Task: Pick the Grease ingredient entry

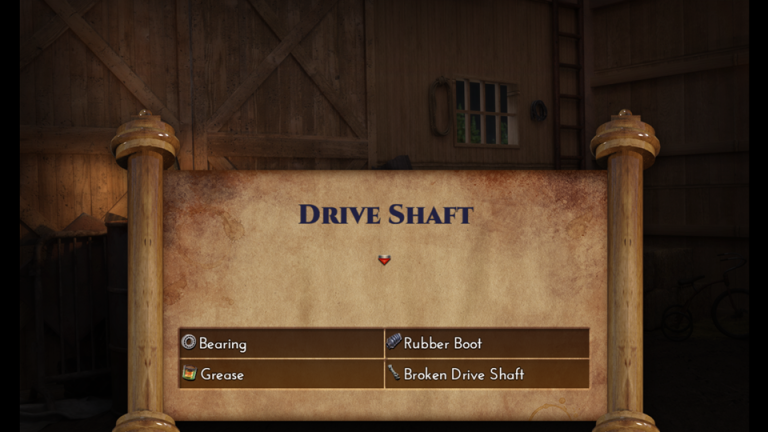Action: click(x=281, y=374)
